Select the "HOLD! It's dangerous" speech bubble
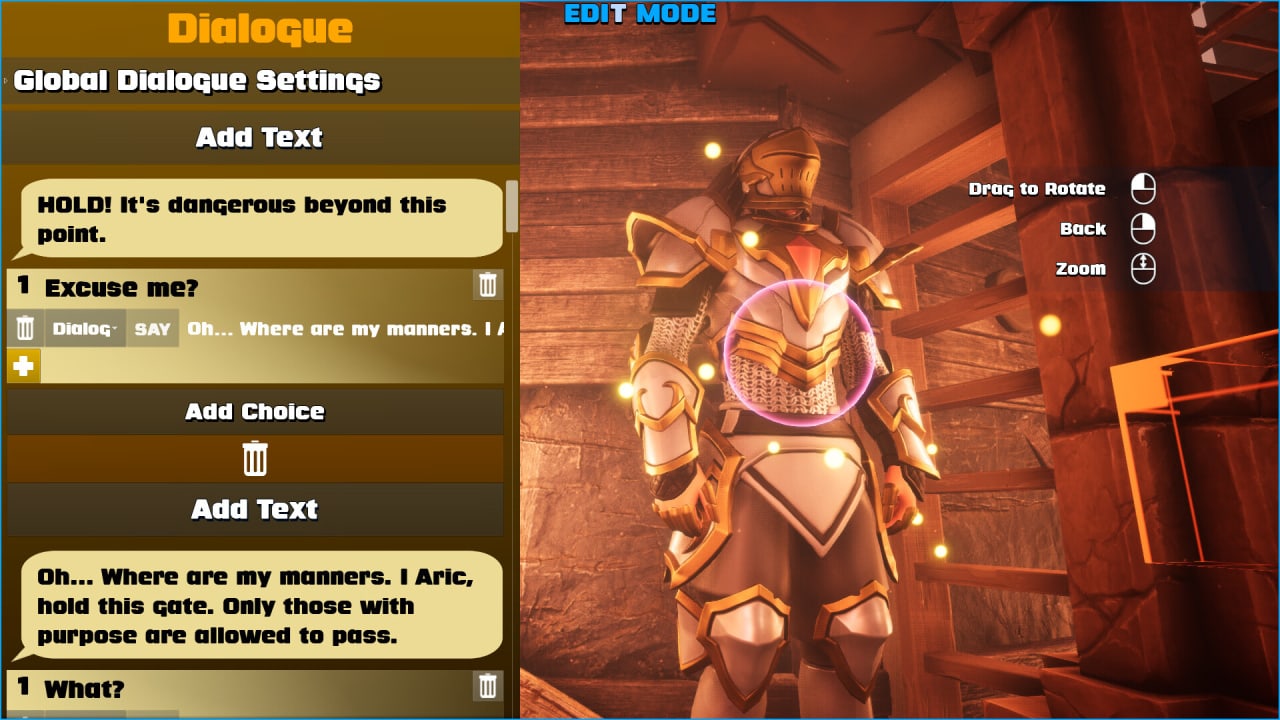The width and height of the screenshot is (1280, 720). [x=262, y=219]
